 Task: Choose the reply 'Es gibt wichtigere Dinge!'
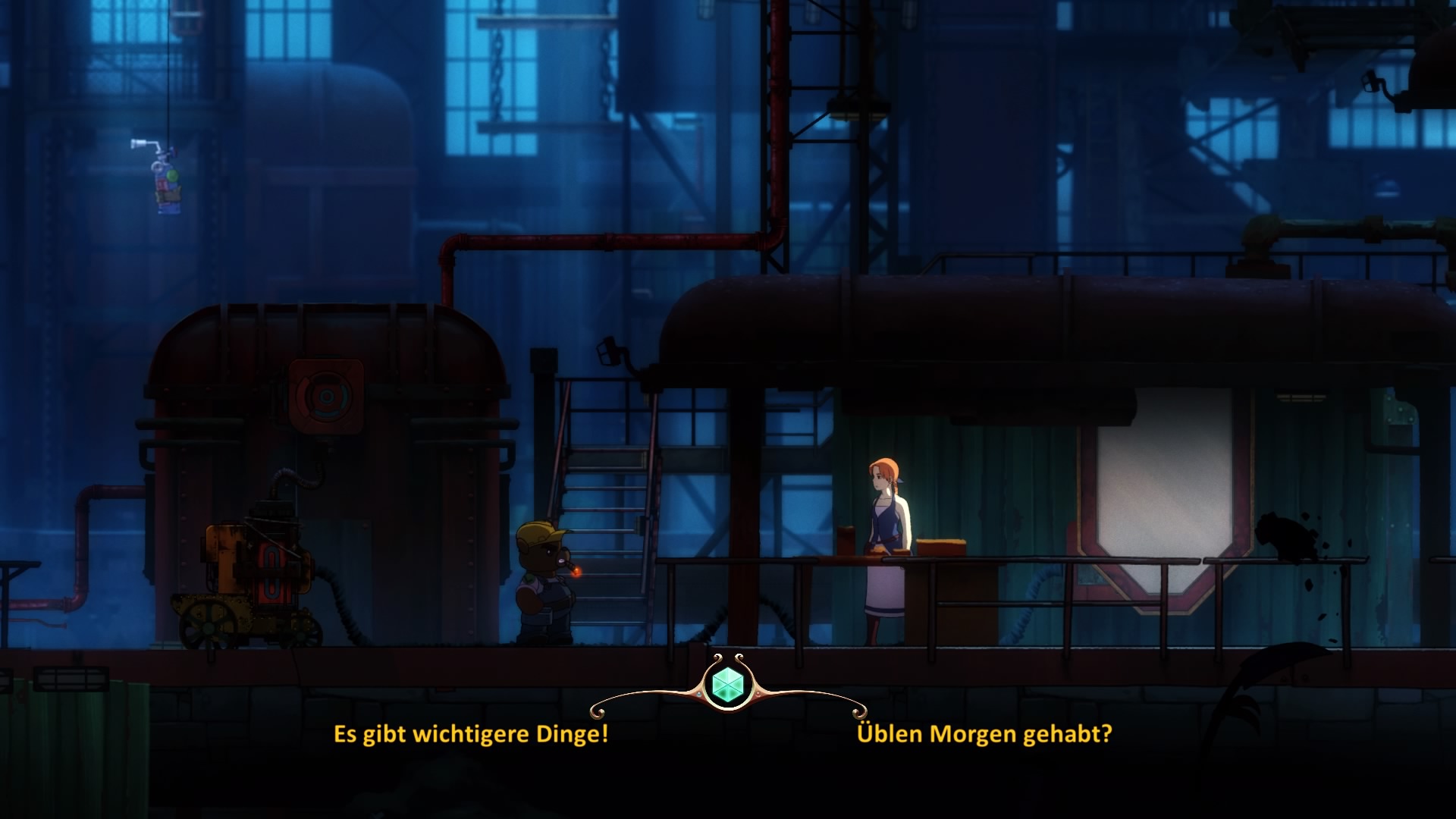pos(471,734)
